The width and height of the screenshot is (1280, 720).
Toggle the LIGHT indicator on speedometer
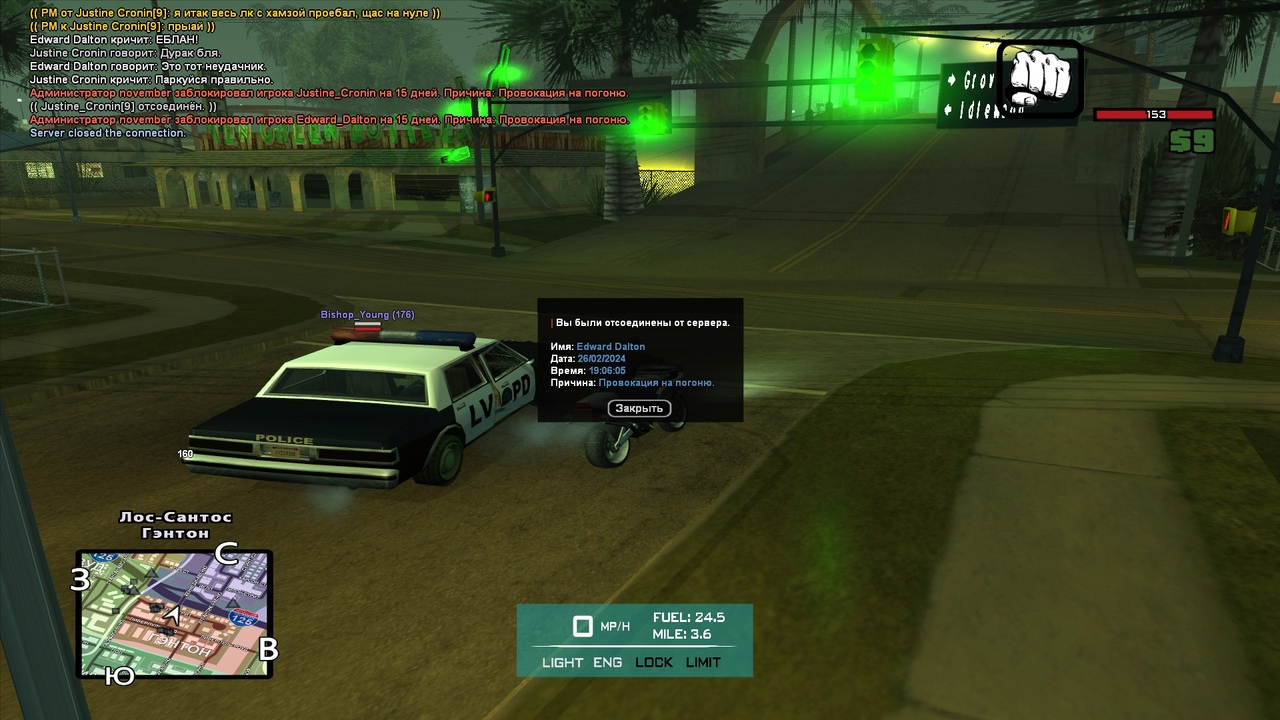click(562, 662)
